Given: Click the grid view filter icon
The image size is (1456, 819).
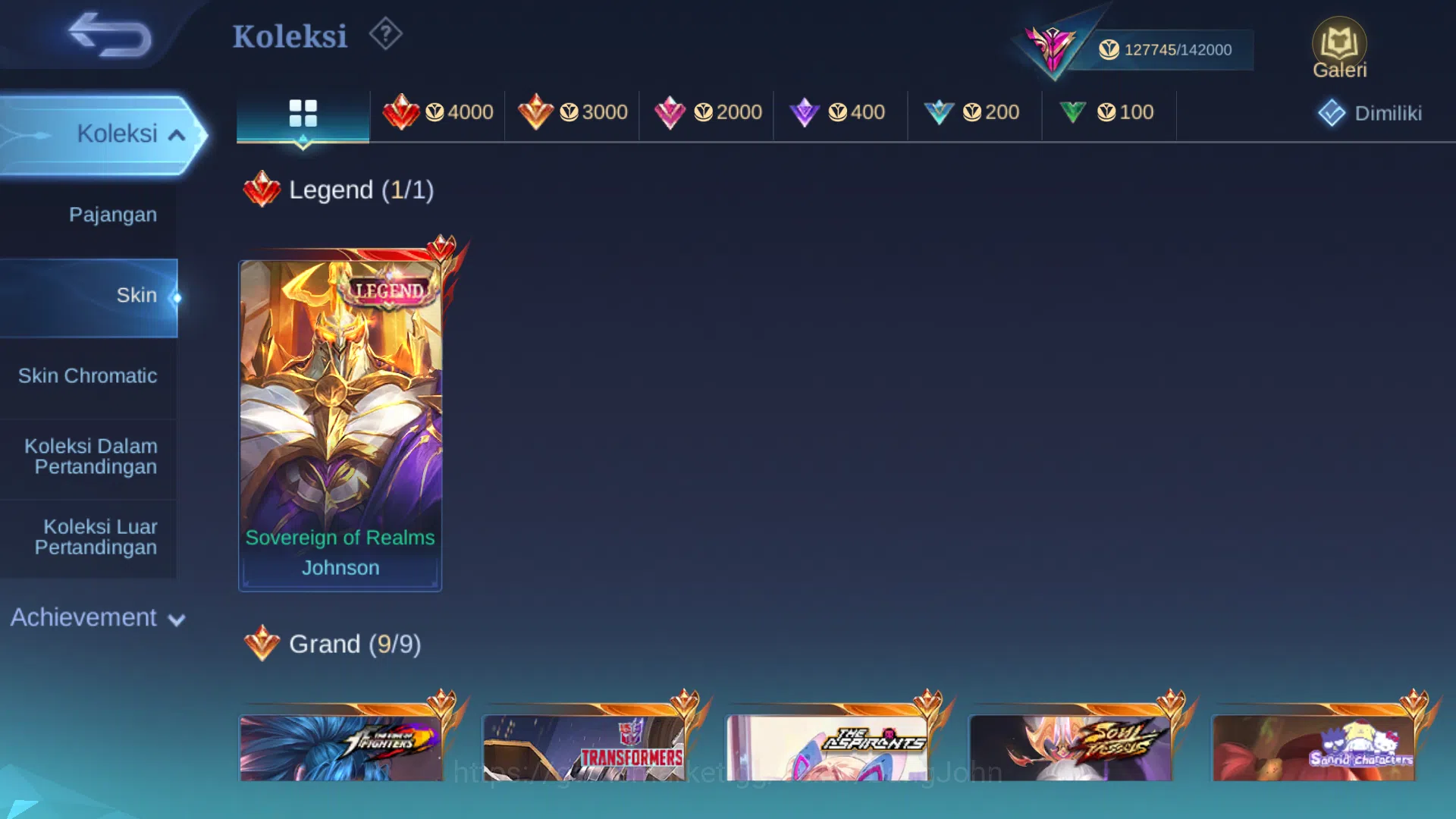Looking at the screenshot, I should (303, 112).
